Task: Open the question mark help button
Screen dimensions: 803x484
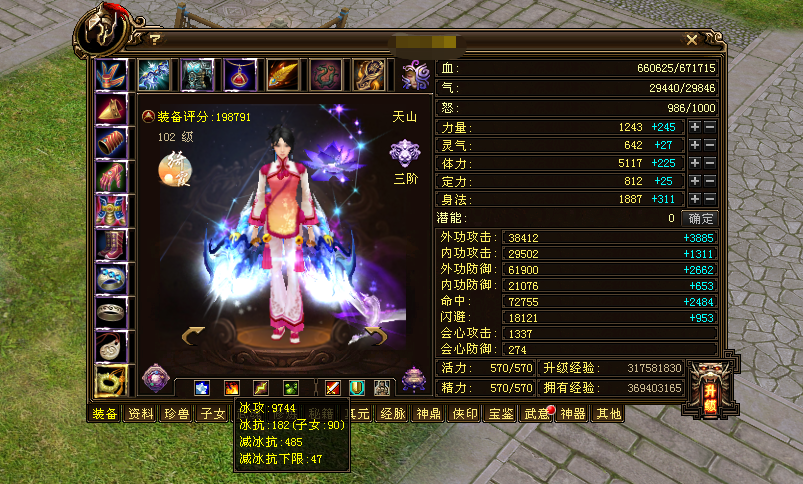Action: pos(155,40)
